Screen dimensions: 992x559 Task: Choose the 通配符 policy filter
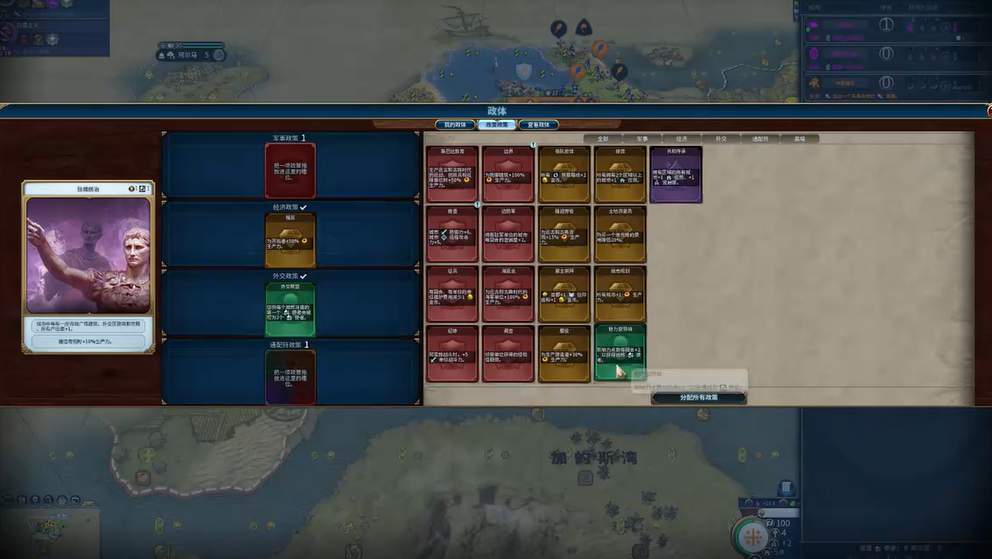(x=760, y=139)
